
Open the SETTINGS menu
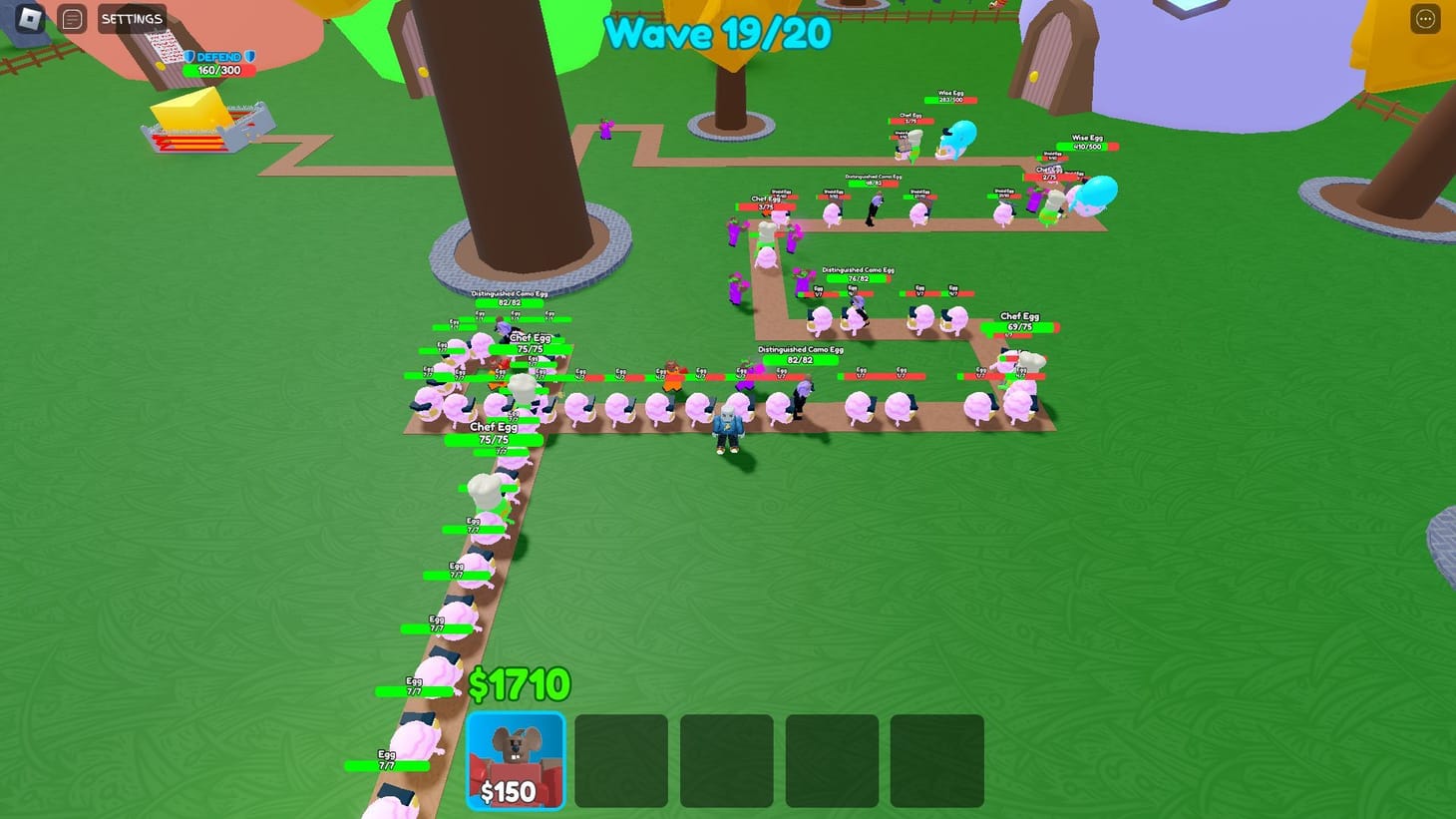coord(131,17)
